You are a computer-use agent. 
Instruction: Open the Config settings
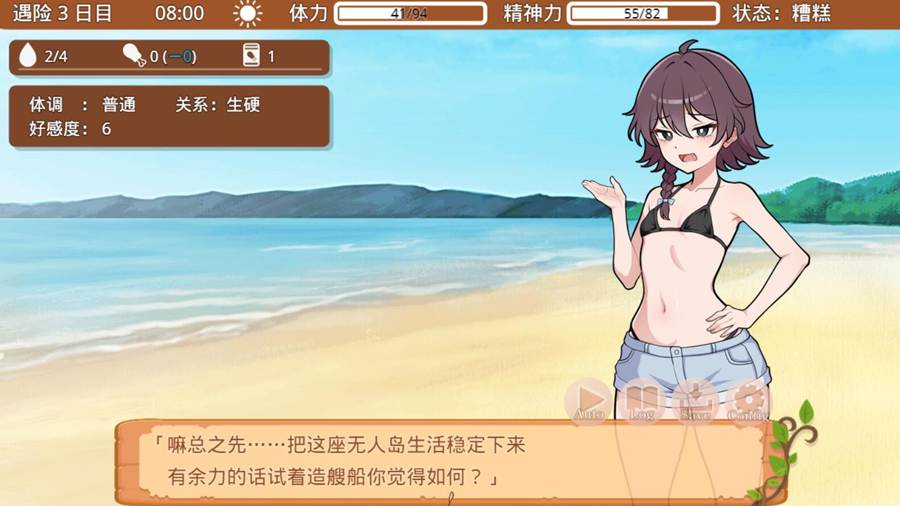point(747,400)
